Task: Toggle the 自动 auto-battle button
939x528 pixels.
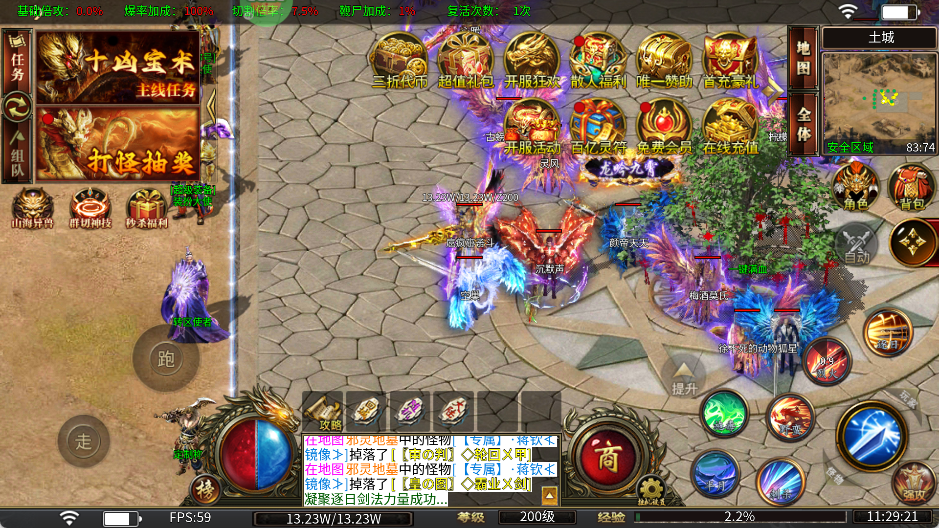Action: 856,243
